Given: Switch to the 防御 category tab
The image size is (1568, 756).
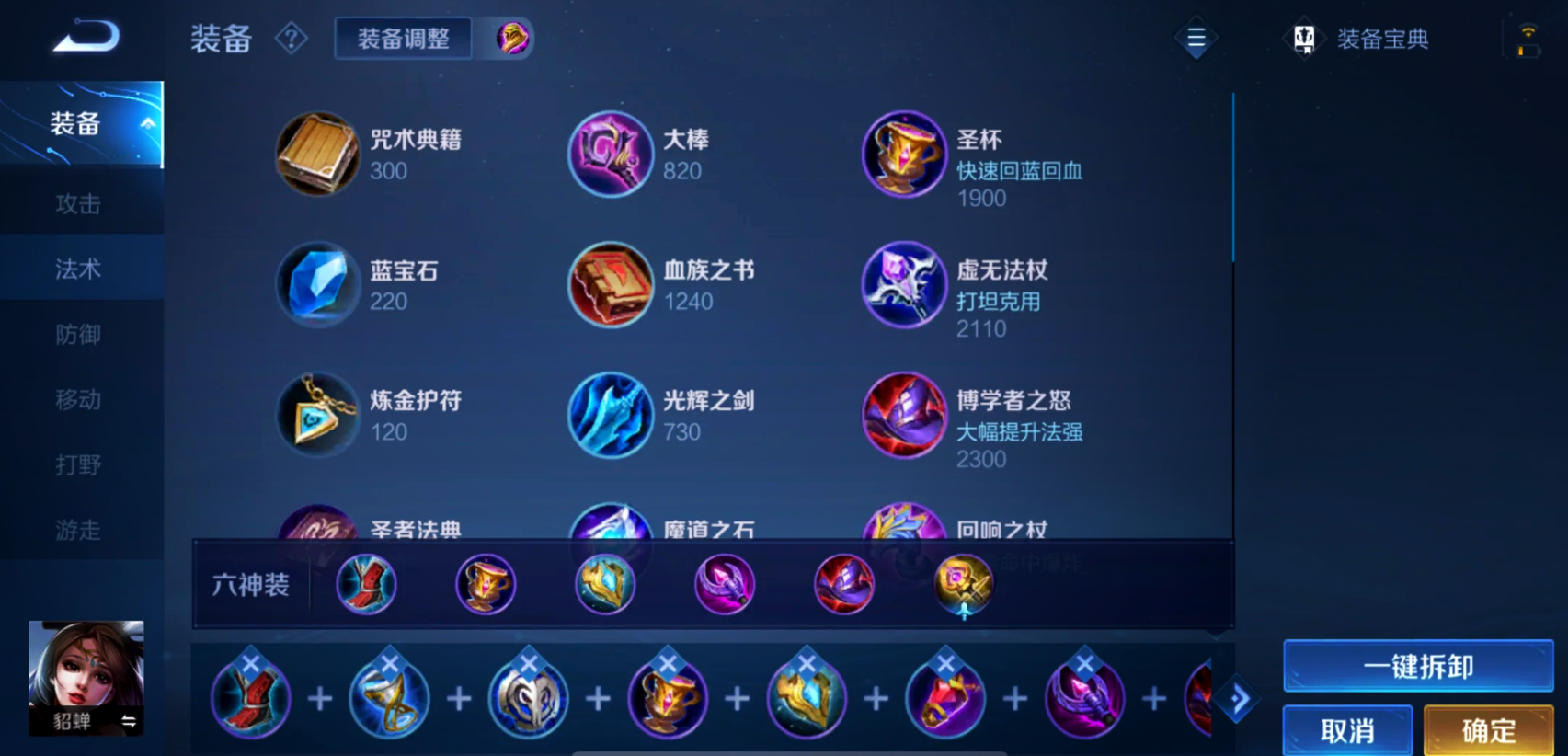Looking at the screenshot, I should [x=78, y=334].
